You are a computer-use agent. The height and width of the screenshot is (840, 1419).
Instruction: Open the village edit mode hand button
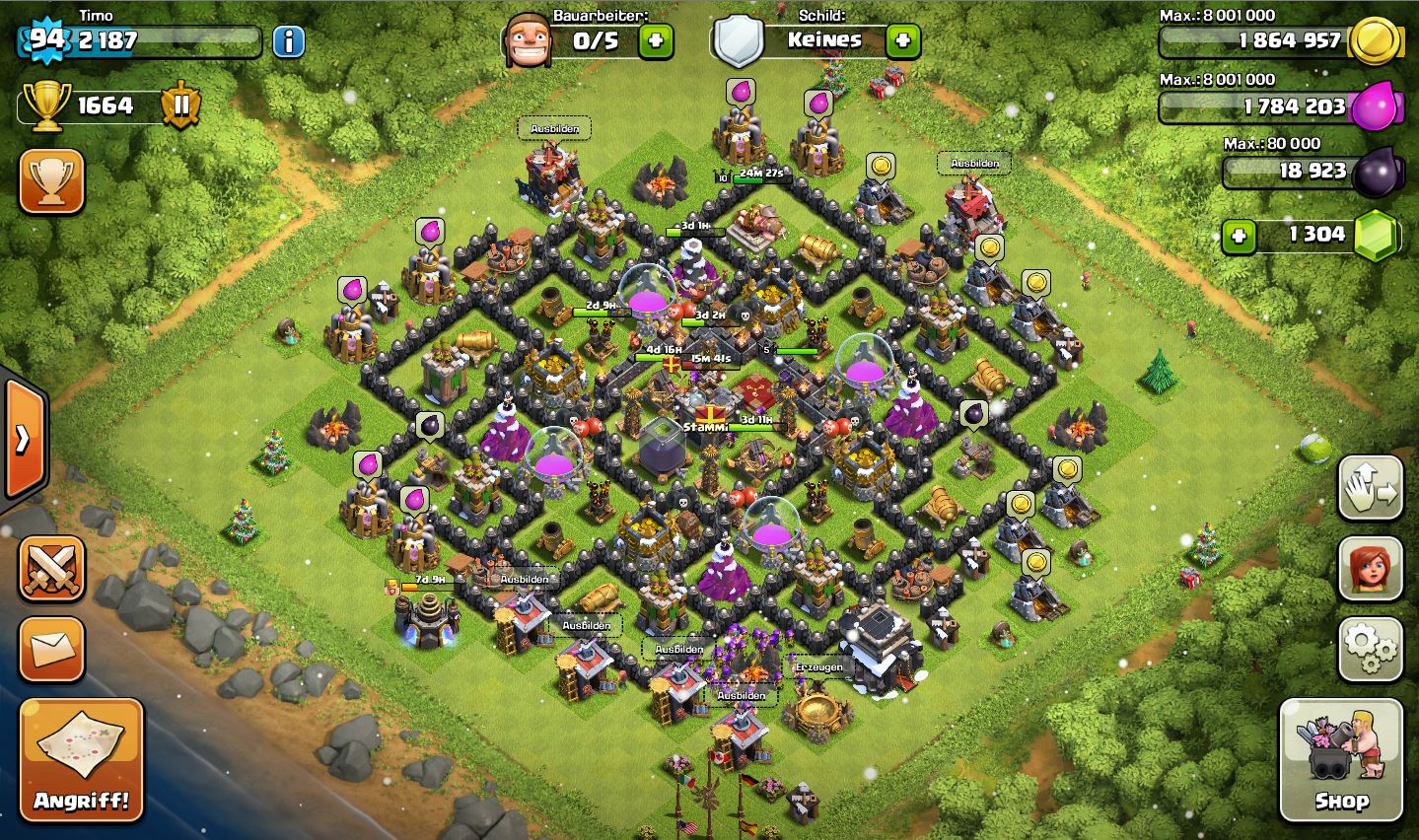(1371, 488)
